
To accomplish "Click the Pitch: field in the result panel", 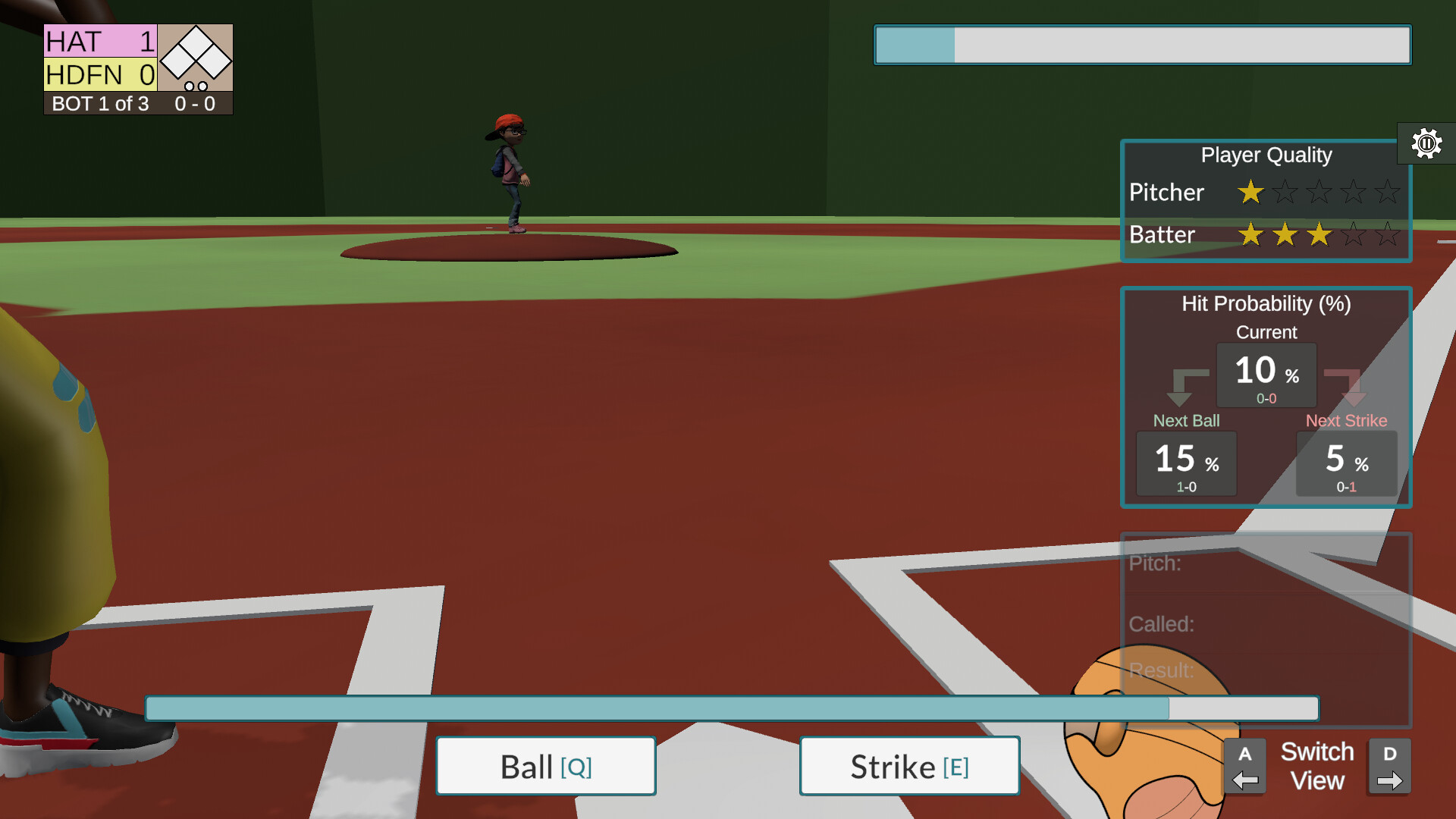I will click(1156, 564).
